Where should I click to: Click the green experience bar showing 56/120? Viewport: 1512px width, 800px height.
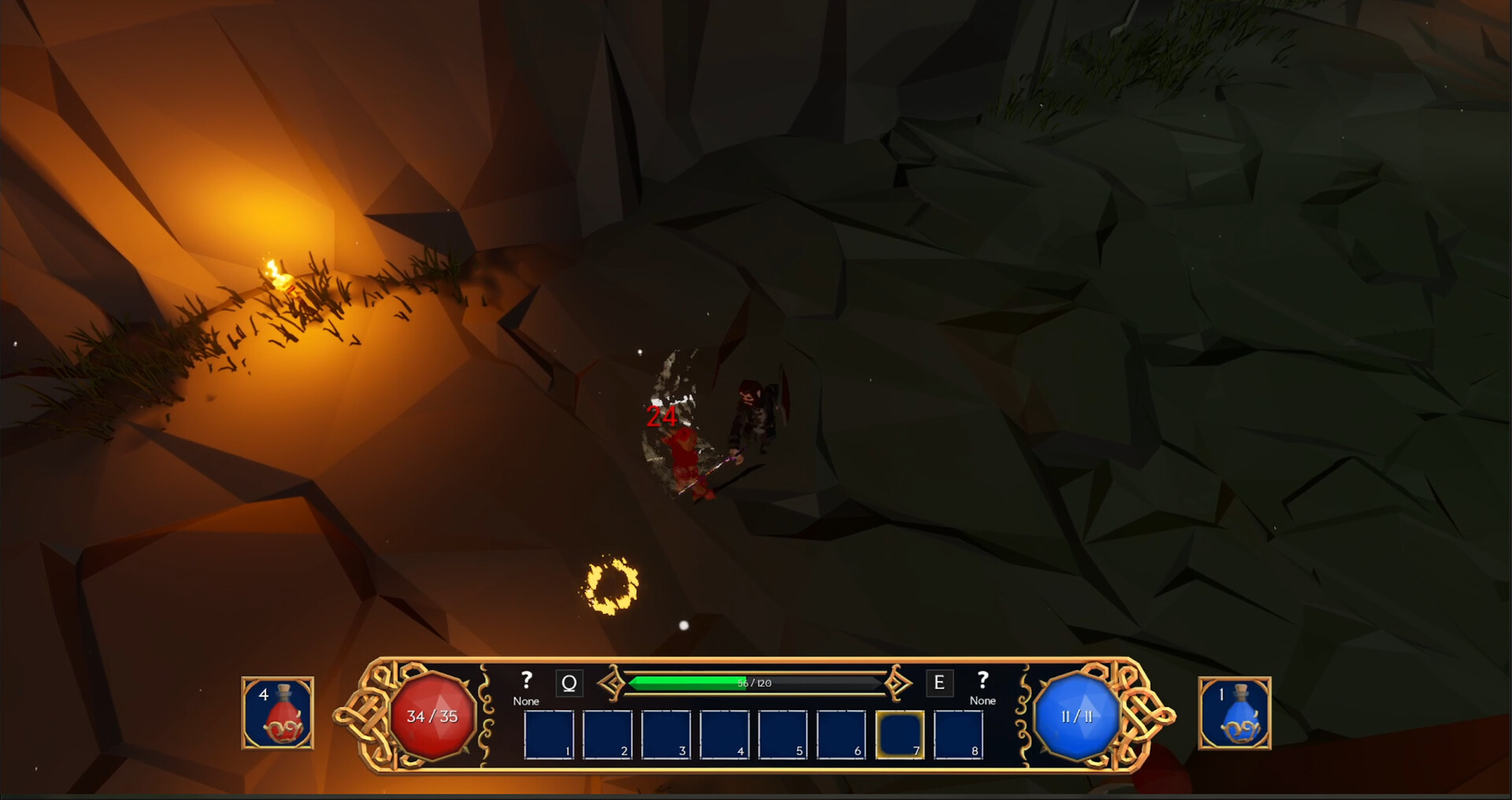pyautogui.click(x=754, y=683)
